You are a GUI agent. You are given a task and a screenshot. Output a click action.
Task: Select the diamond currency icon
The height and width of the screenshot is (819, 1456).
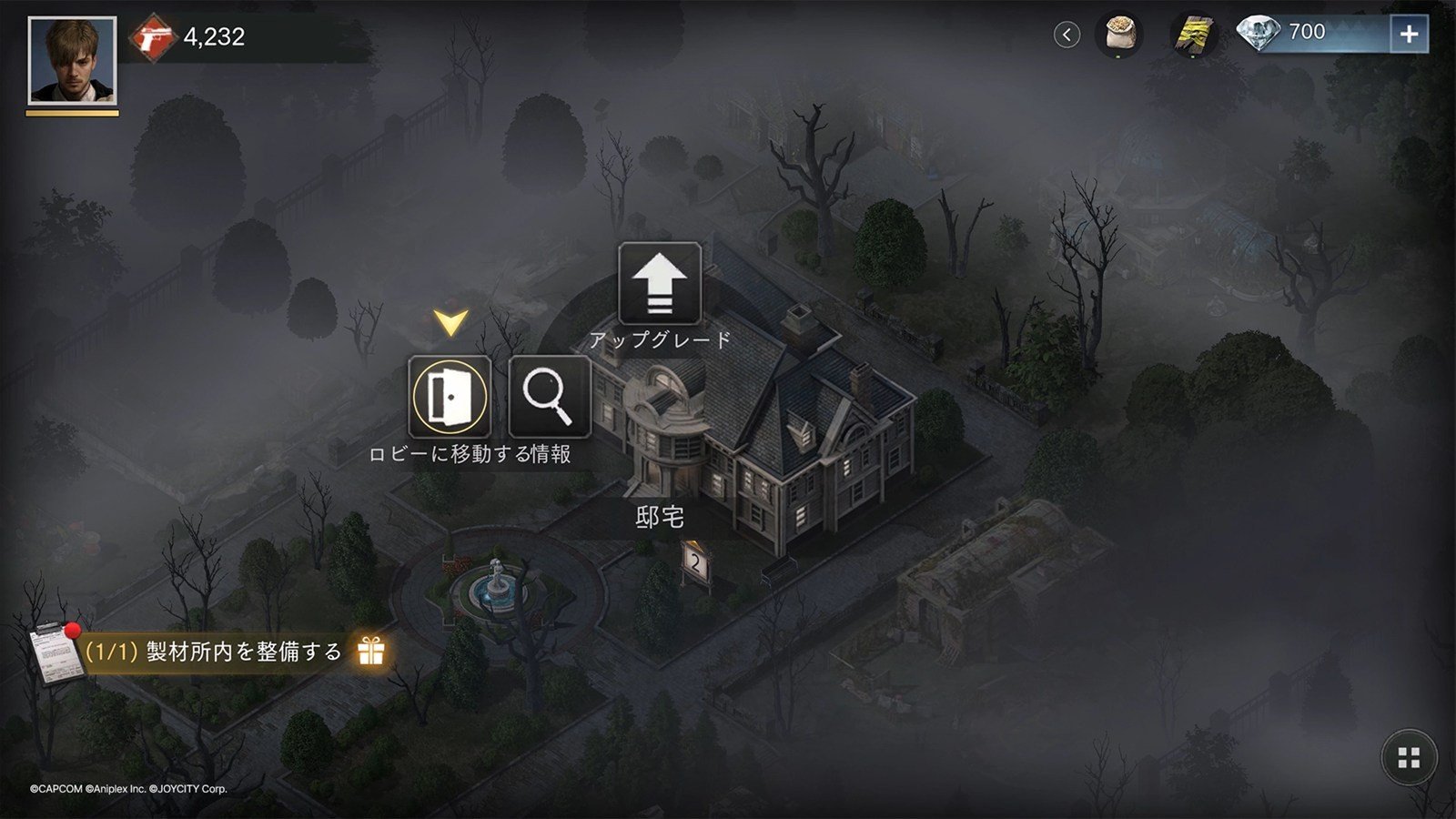pyautogui.click(x=1259, y=34)
